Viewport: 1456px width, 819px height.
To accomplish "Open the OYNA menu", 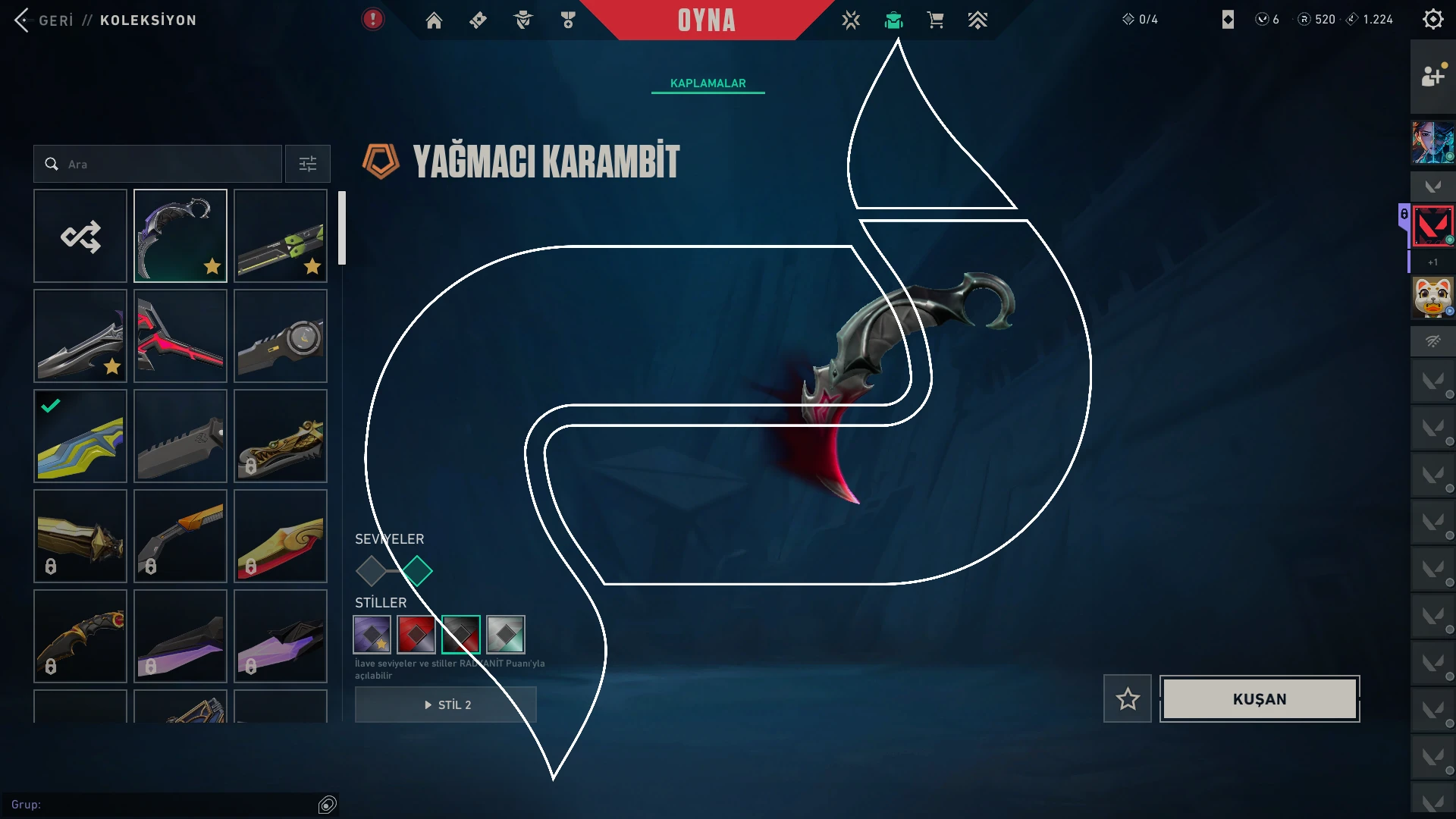I will click(706, 20).
